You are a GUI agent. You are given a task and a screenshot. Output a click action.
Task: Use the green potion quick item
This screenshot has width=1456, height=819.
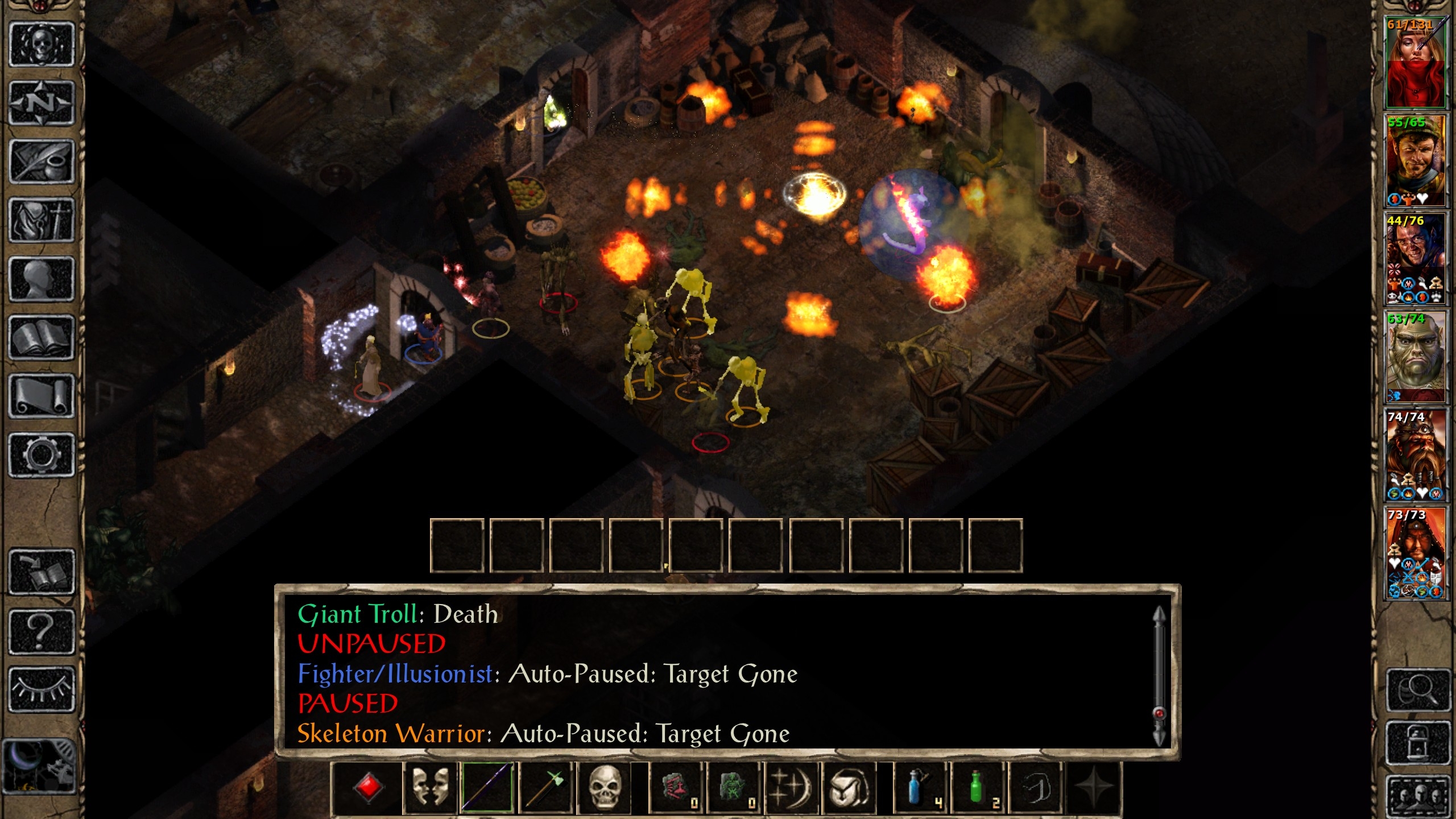pyautogui.click(x=977, y=788)
